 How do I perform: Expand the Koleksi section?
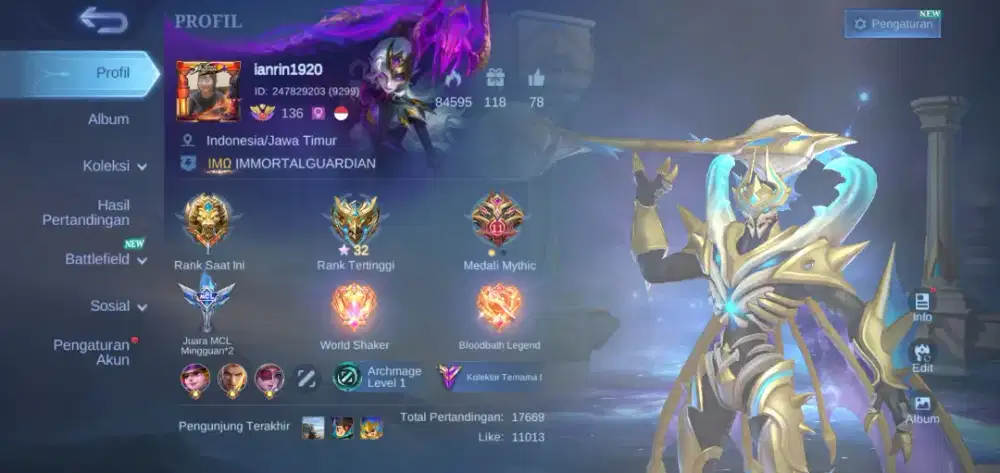pyautogui.click(x=114, y=166)
